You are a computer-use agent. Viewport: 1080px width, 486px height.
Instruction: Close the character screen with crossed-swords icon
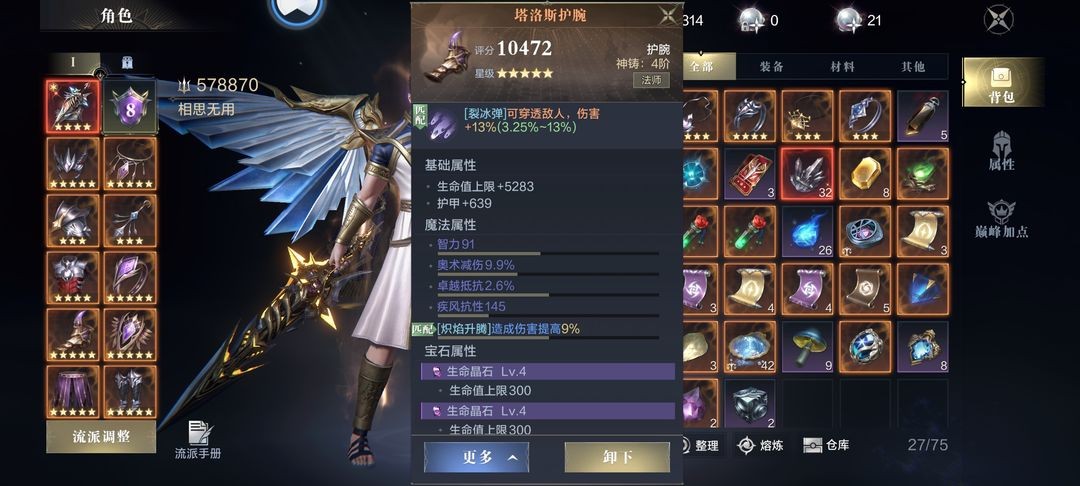998,19
